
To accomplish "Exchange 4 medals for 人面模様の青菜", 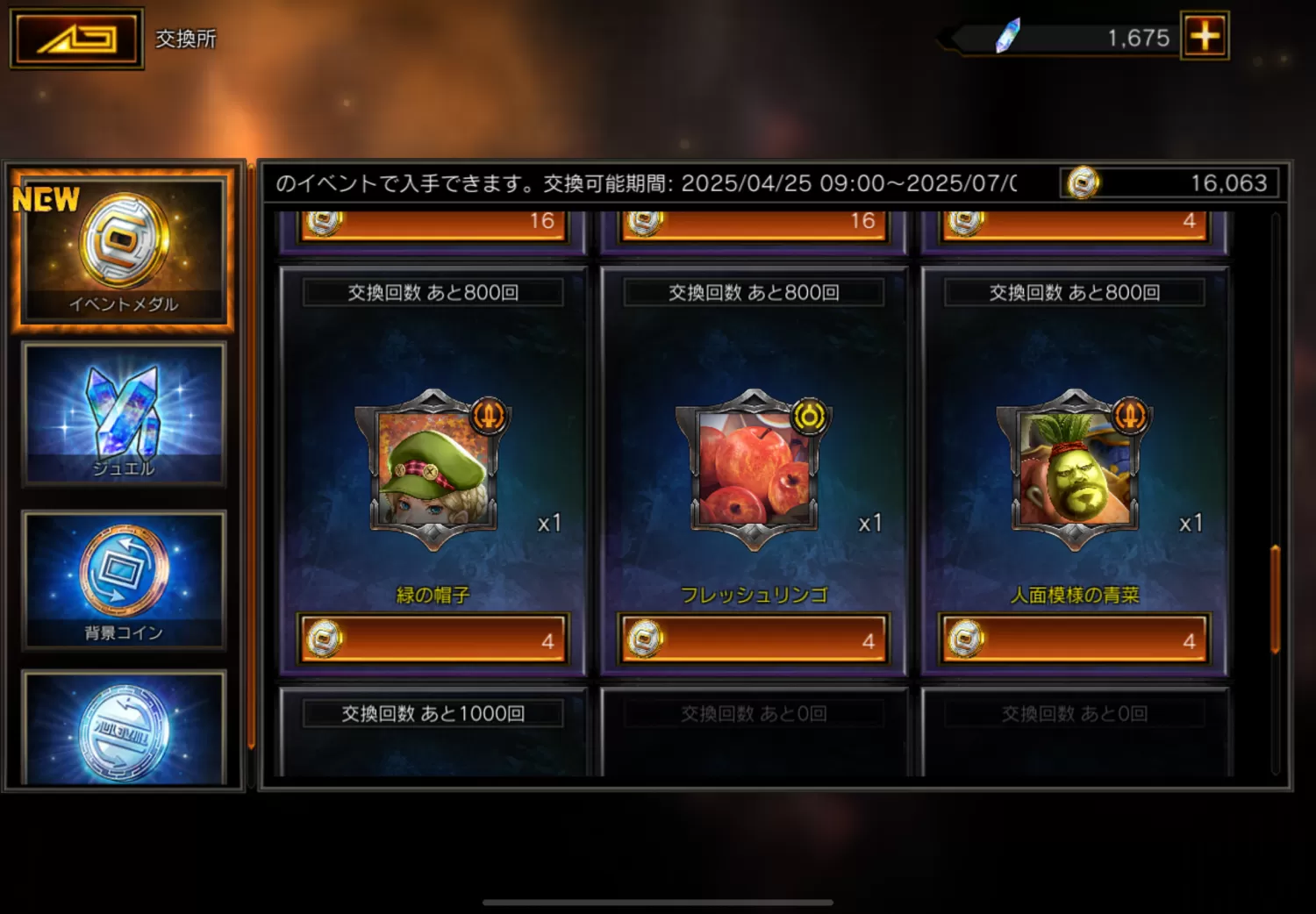I will pyautogui.click(x=1074, y=639).
